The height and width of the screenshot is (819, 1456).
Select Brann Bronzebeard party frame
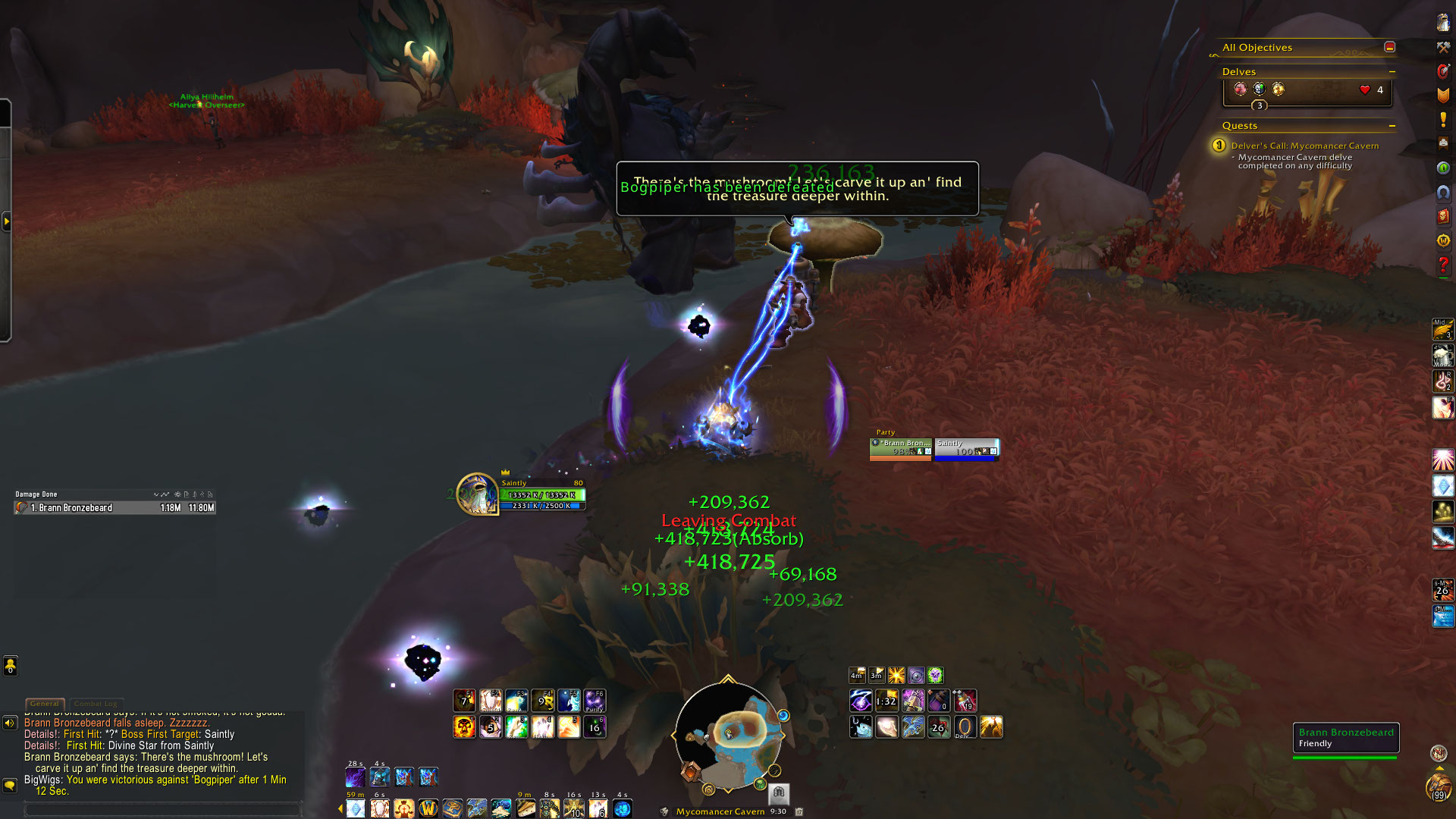point(901,448)
